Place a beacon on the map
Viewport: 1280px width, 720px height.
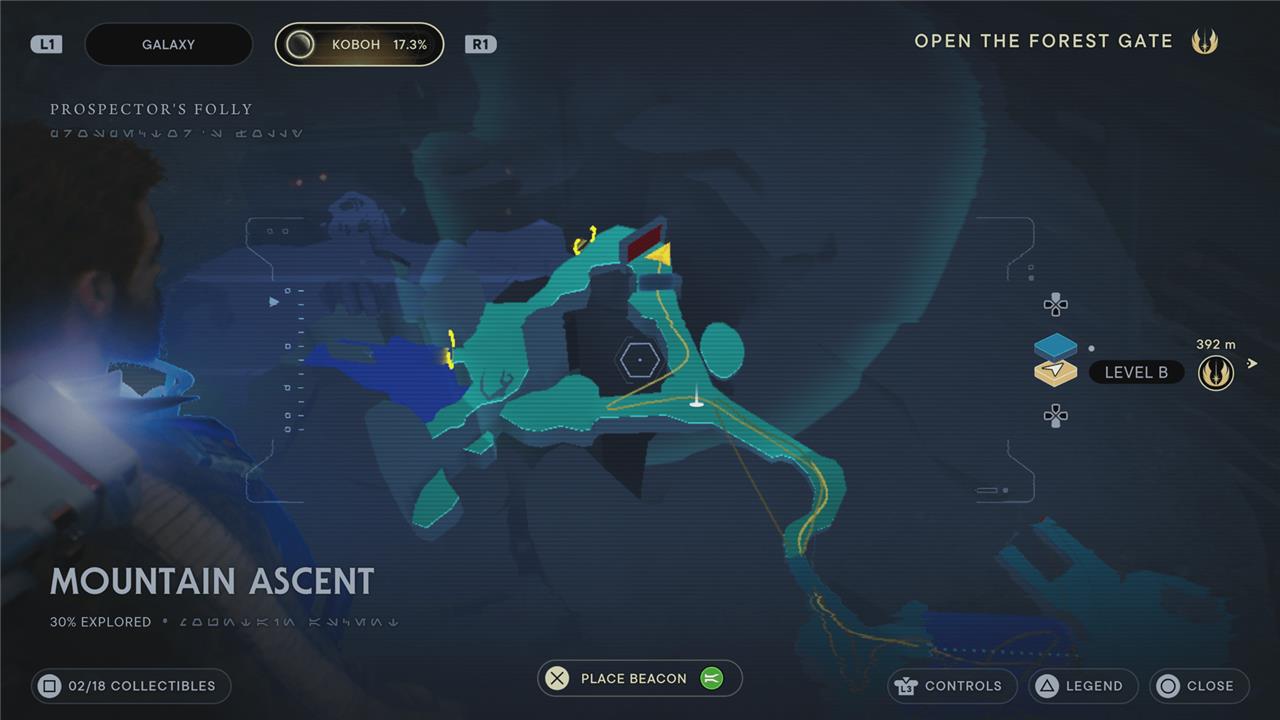(633, 678)
